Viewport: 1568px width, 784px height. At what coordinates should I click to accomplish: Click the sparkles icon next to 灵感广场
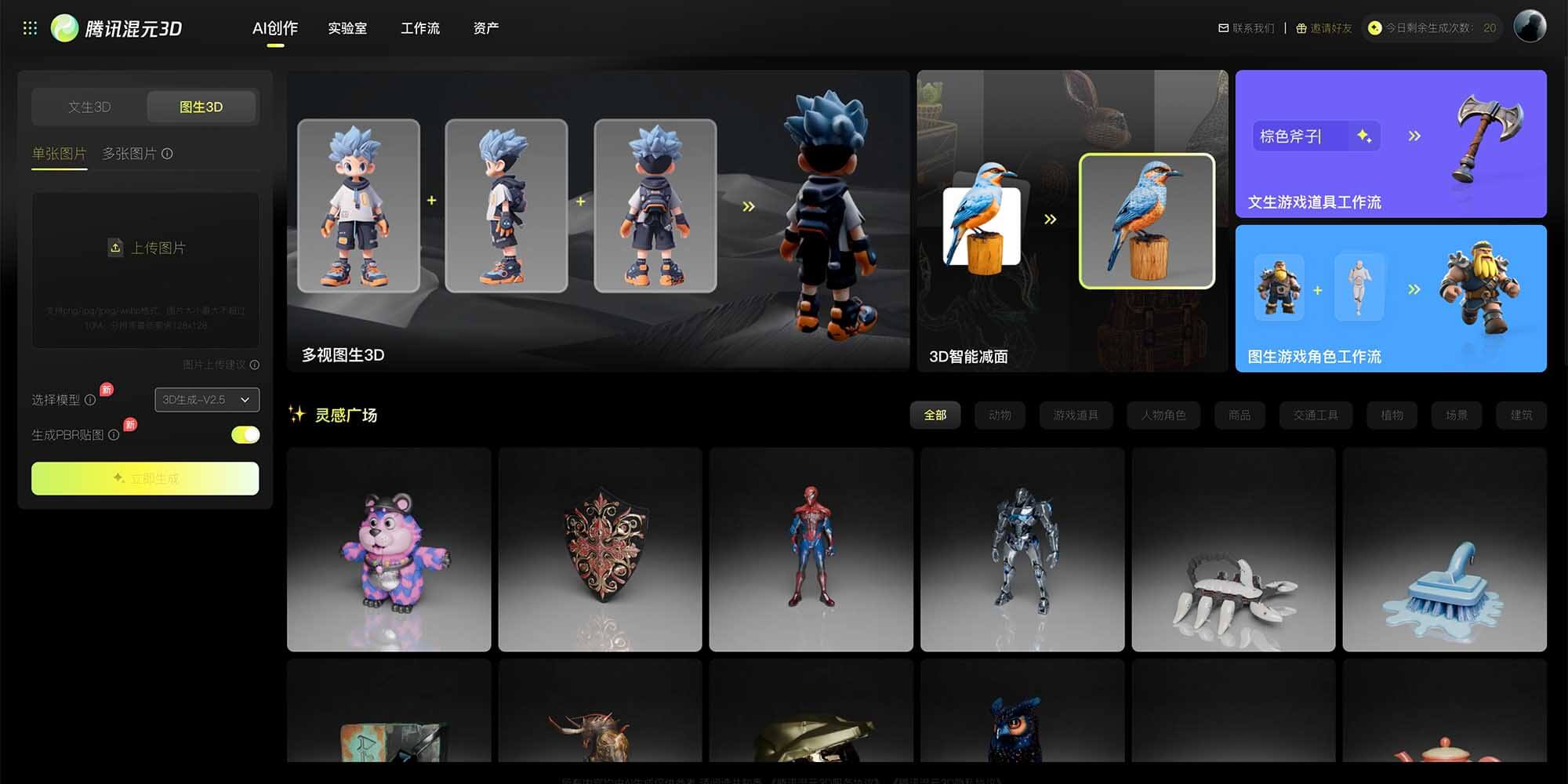pos(298,415)
